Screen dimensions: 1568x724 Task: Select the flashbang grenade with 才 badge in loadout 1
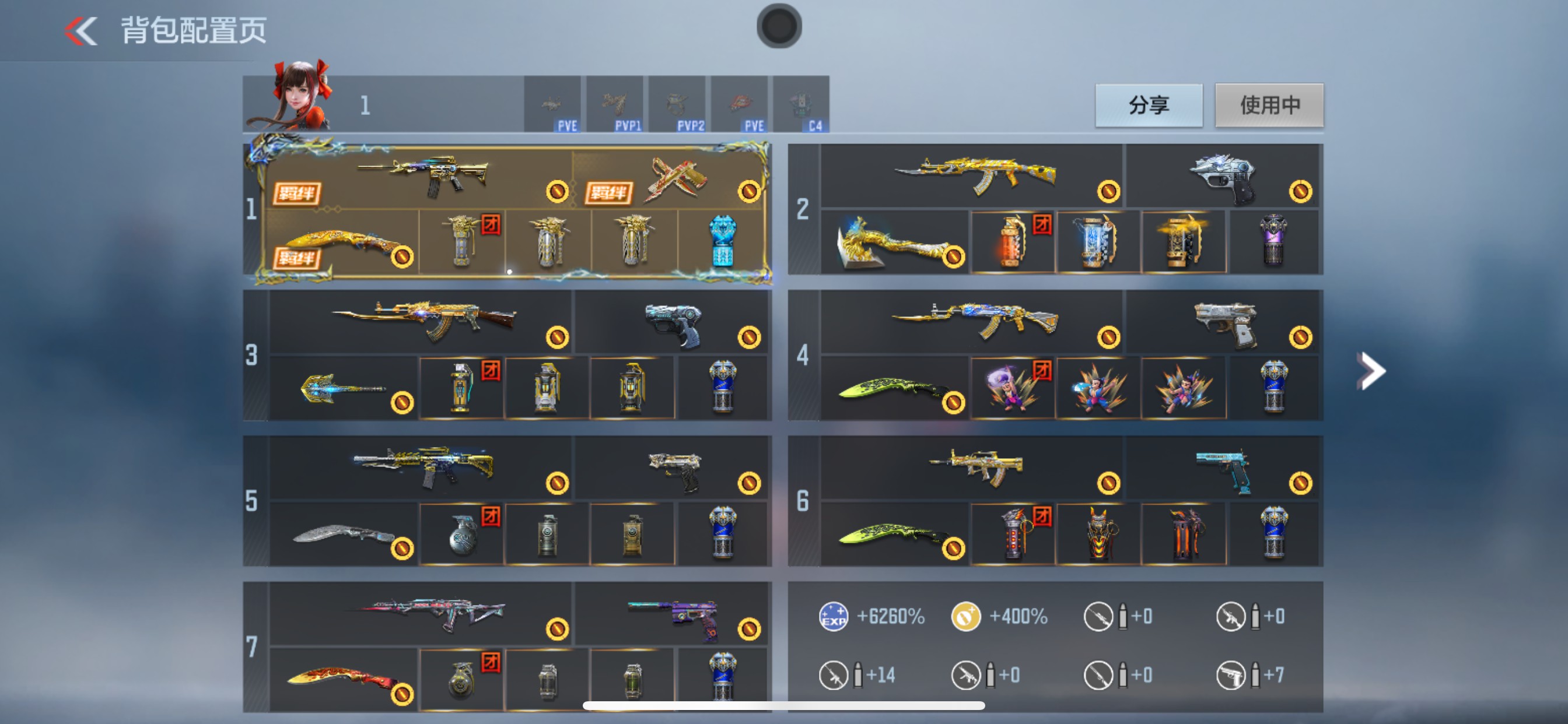[463, 243]
